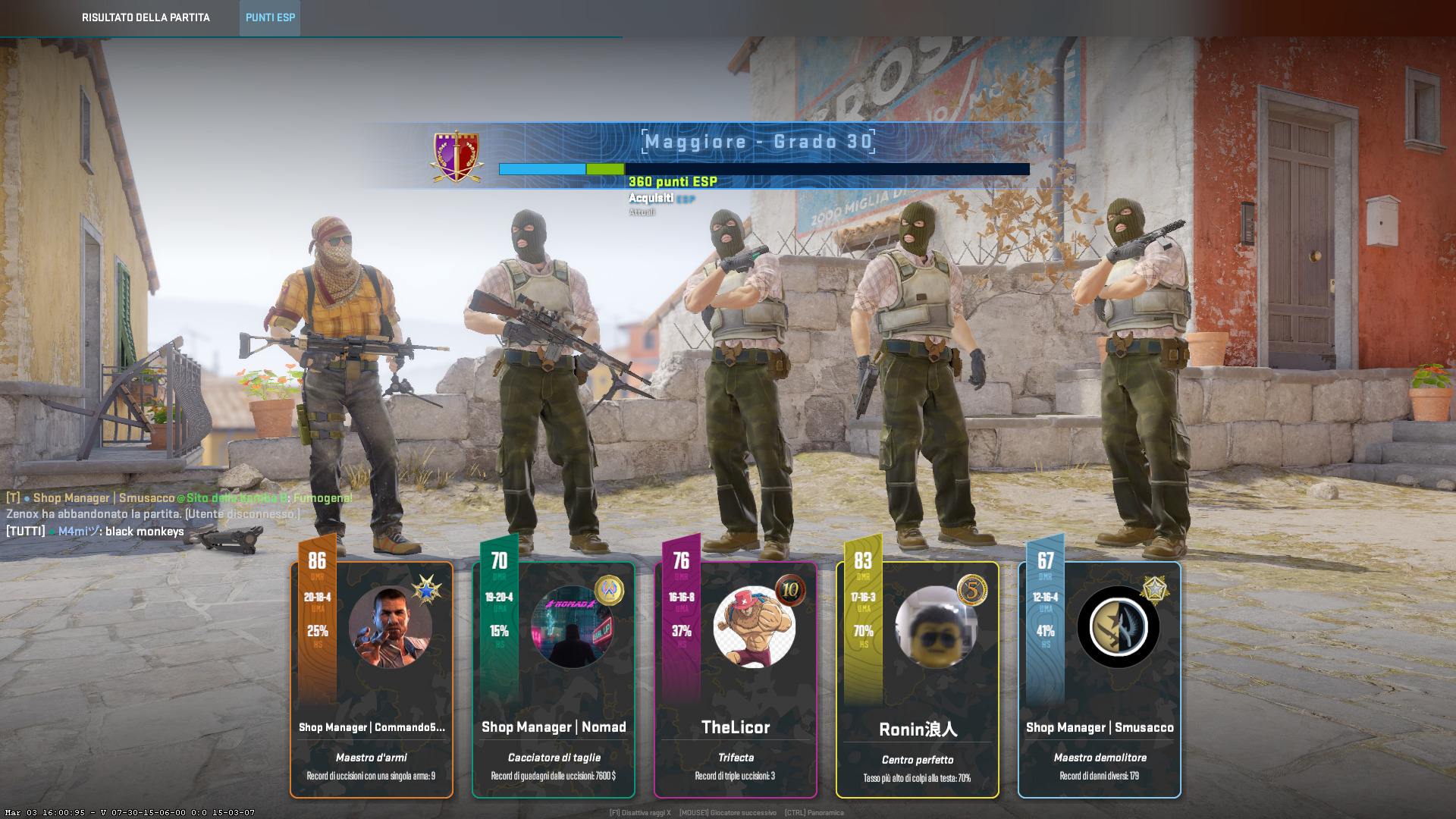
Task: Click the 10 medal on TheLicor's card
Action: point(790,590)
